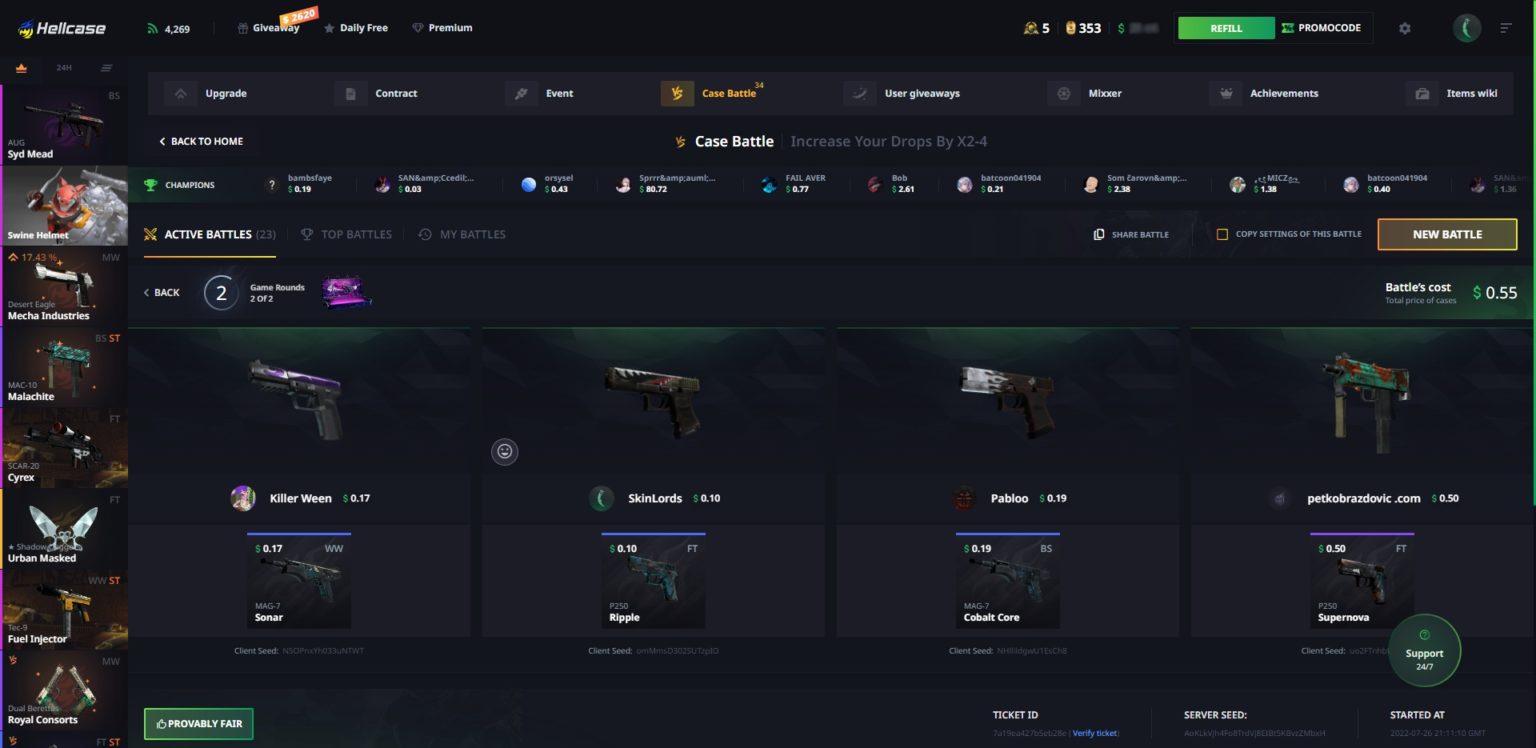1536x748 pixels.
Task: Click the smiley emoji icon on battle card
Action: coord(505,452)
